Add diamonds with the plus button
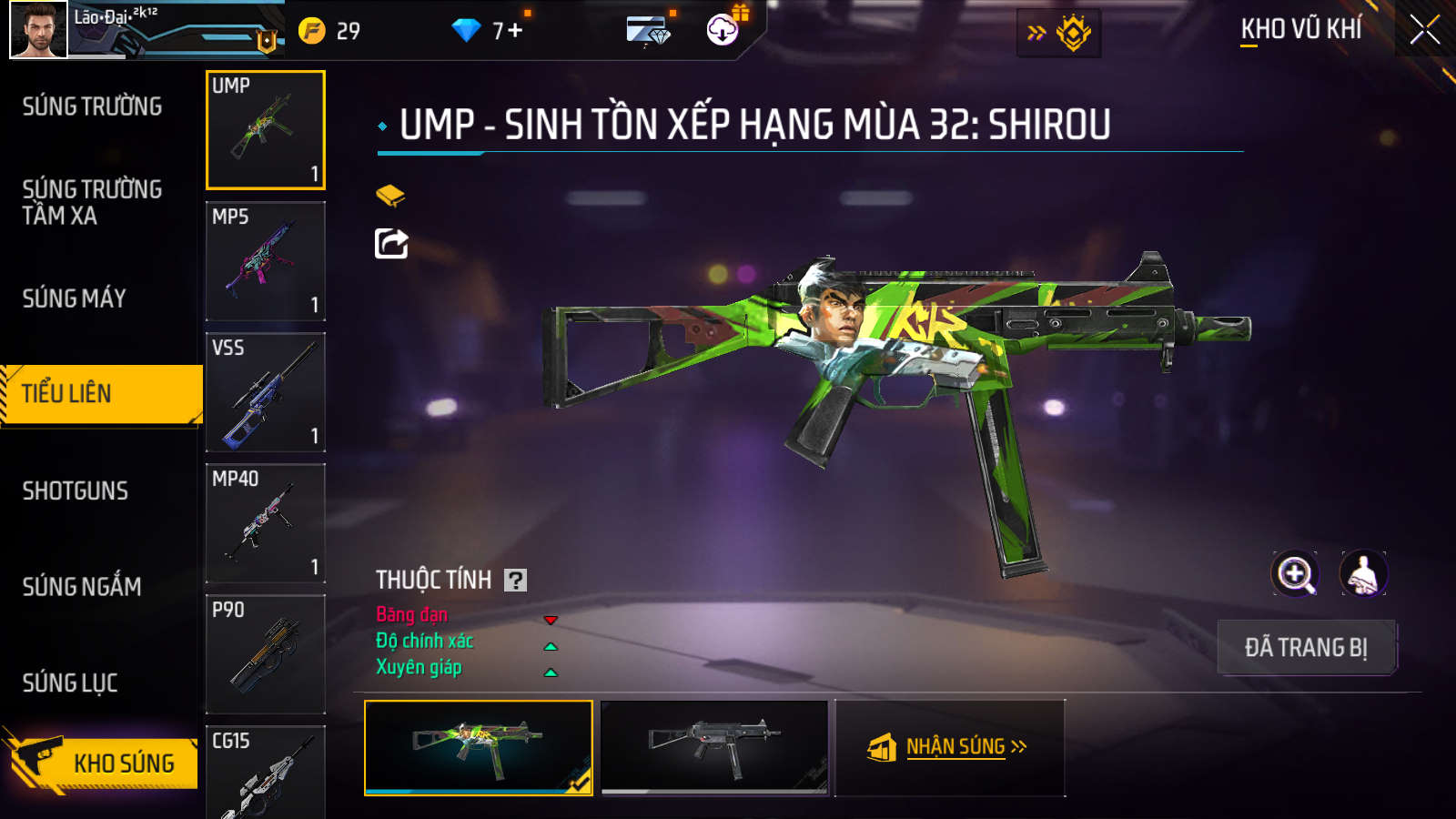 (516, 31)
